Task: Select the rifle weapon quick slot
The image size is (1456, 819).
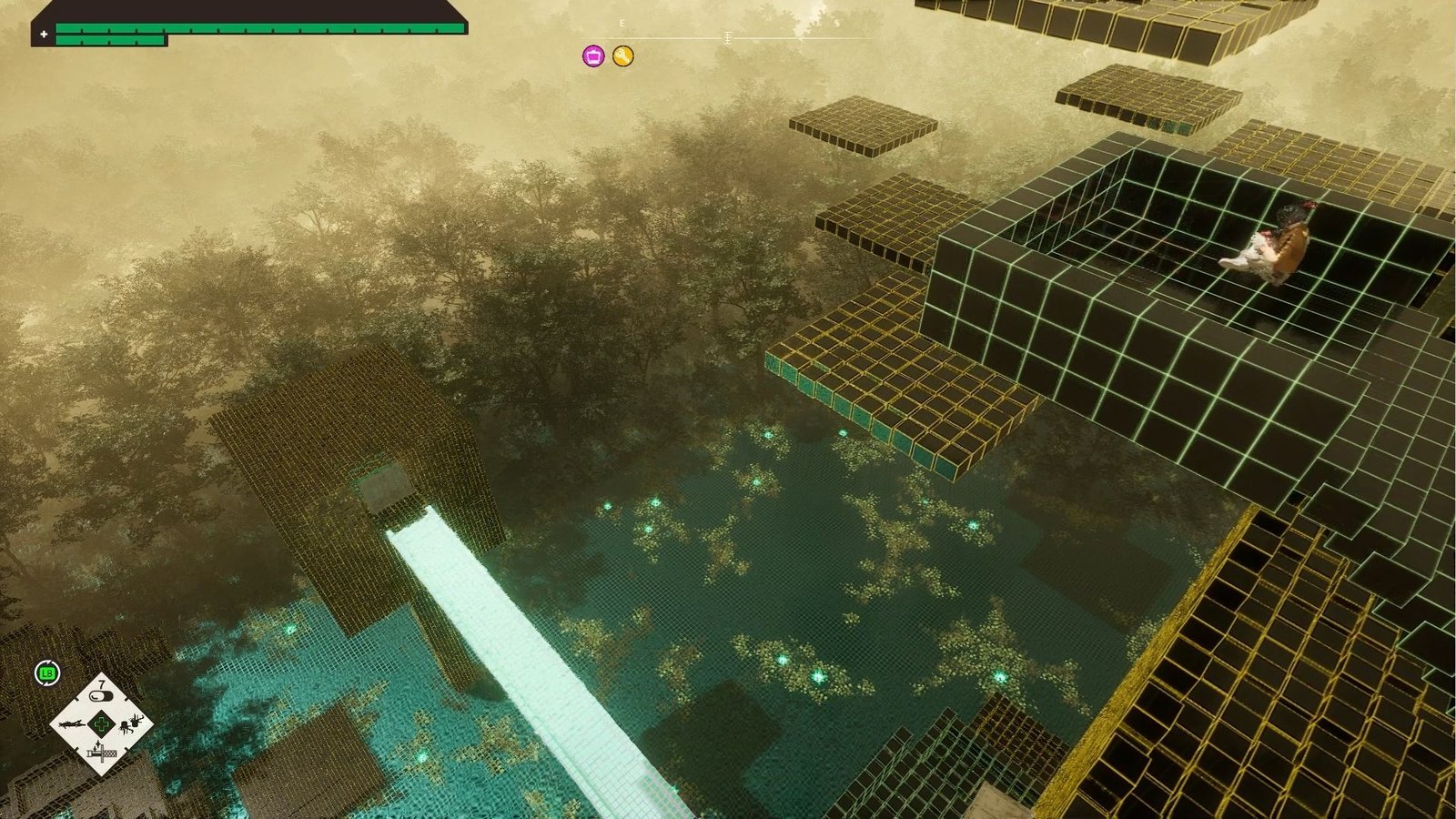Action: click(x=70, y=724)
